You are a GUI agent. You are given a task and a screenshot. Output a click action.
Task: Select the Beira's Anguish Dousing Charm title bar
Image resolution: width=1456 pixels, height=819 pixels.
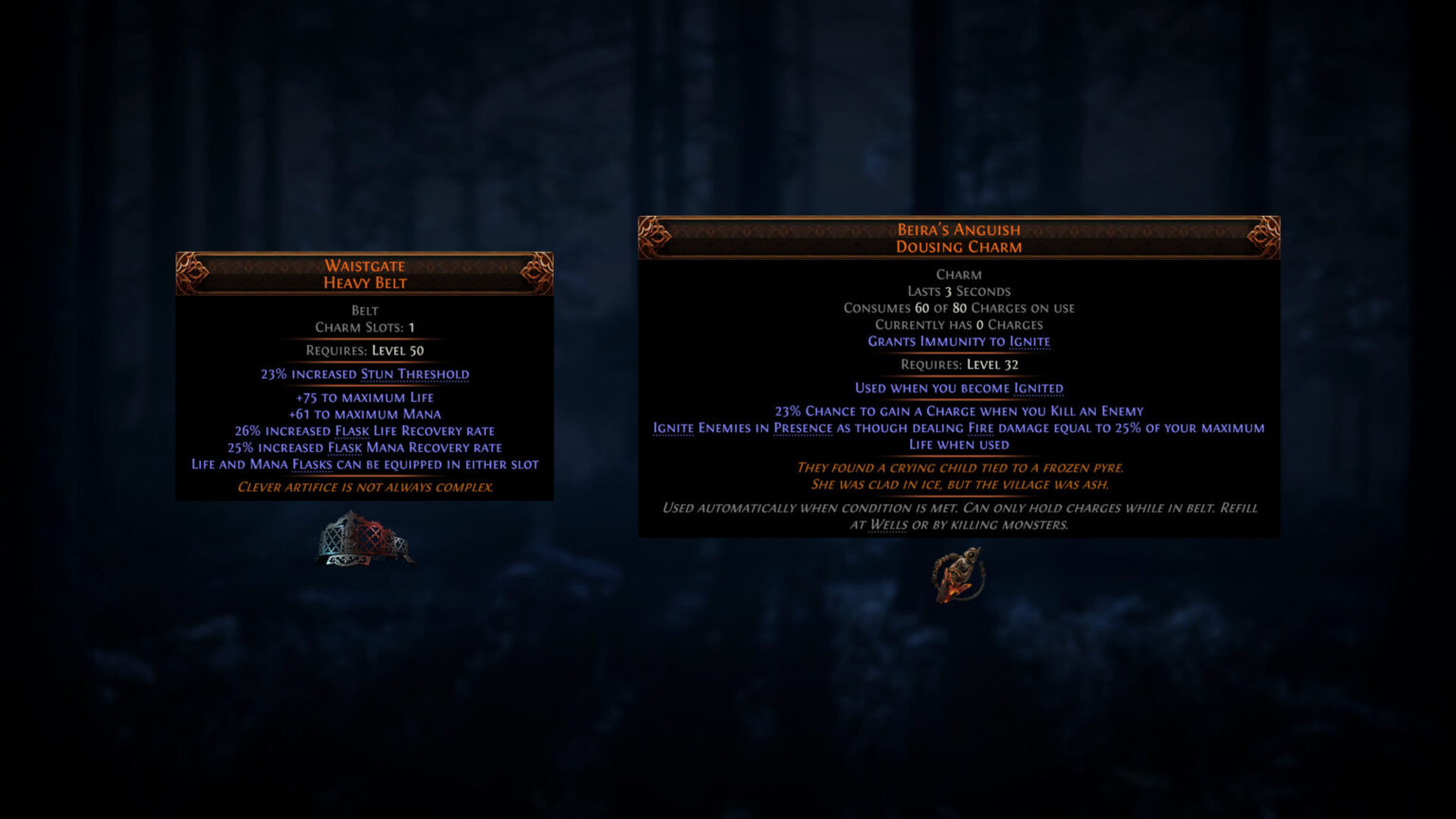(x=959, y=238)
